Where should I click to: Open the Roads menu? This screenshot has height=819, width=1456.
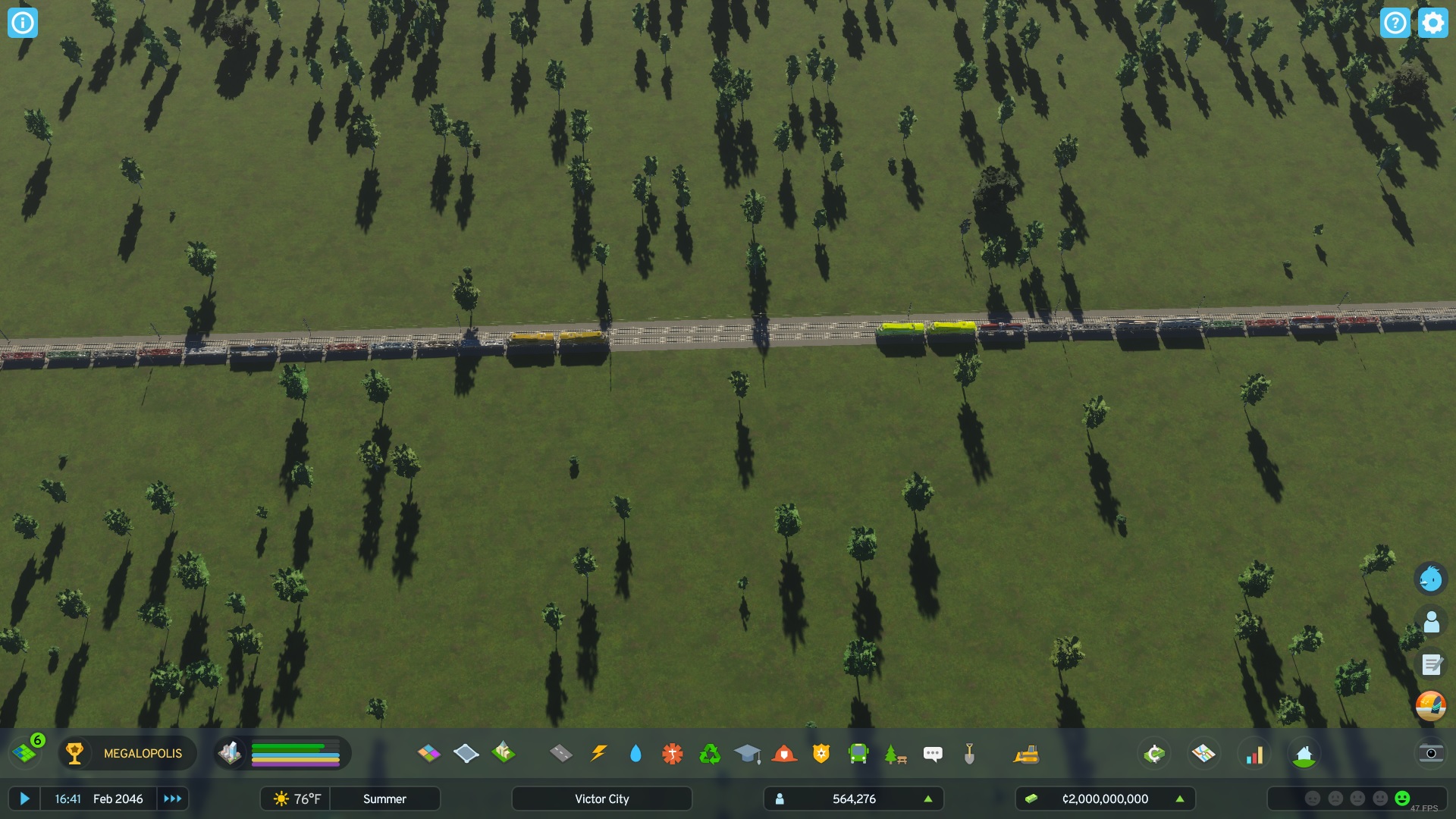(560, 753)
